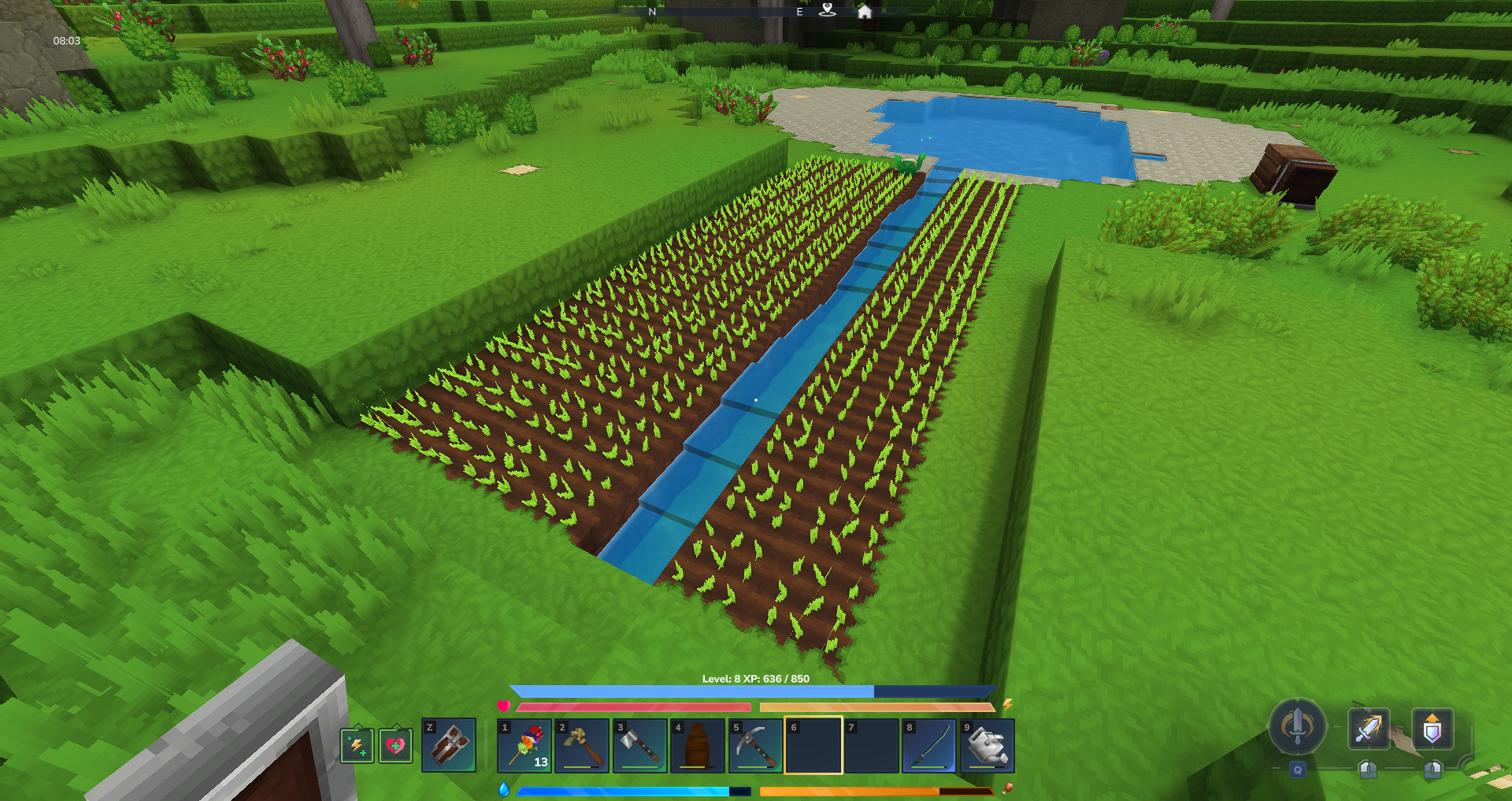The width and height of the screenshot is (1512, 801).
Task: Equip the curved blade in slot 8
Action: point(928,745)
